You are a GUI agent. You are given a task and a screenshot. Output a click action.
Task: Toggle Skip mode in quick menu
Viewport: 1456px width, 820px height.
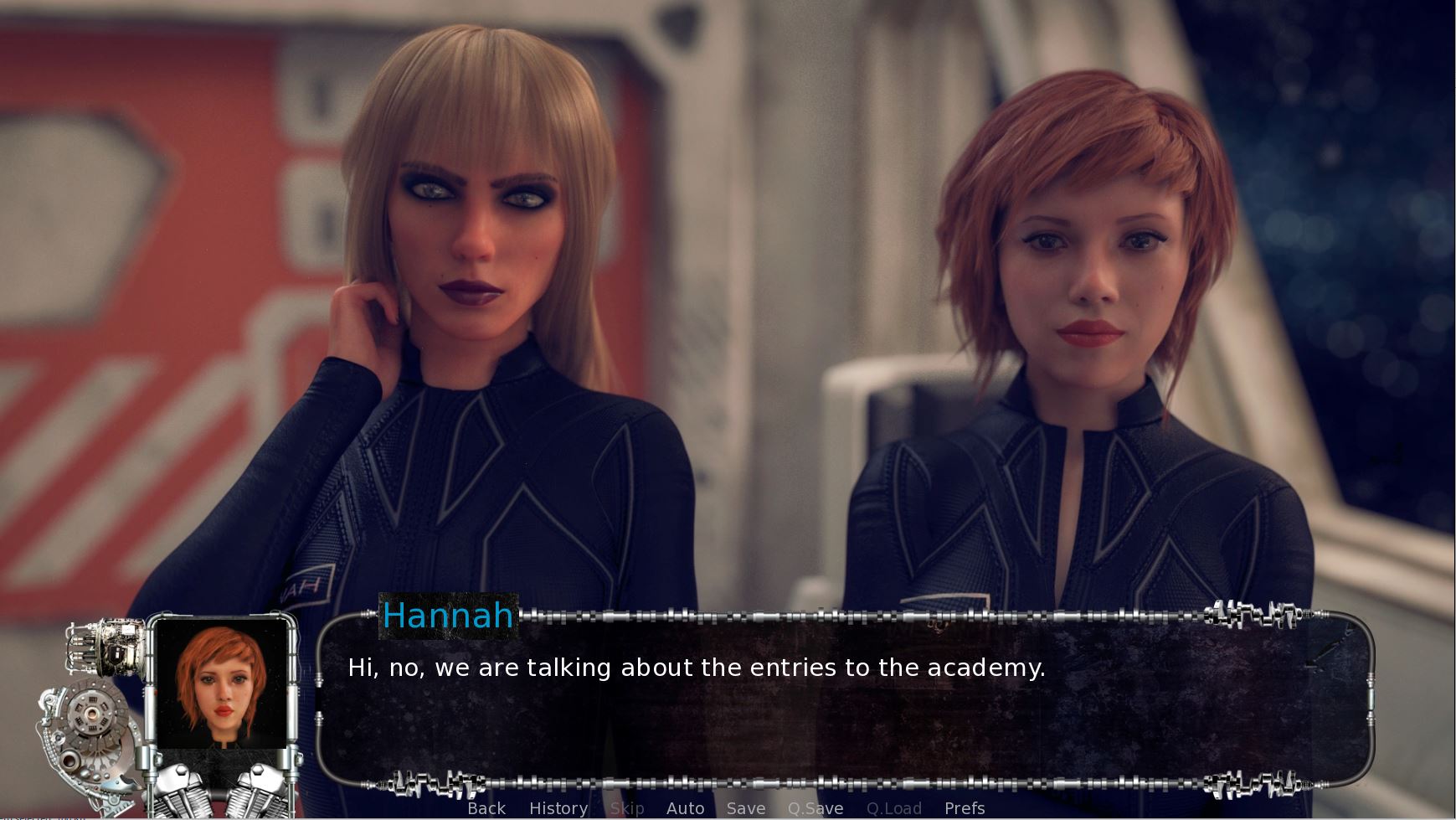pyautogui.click(x=627, y=808)
